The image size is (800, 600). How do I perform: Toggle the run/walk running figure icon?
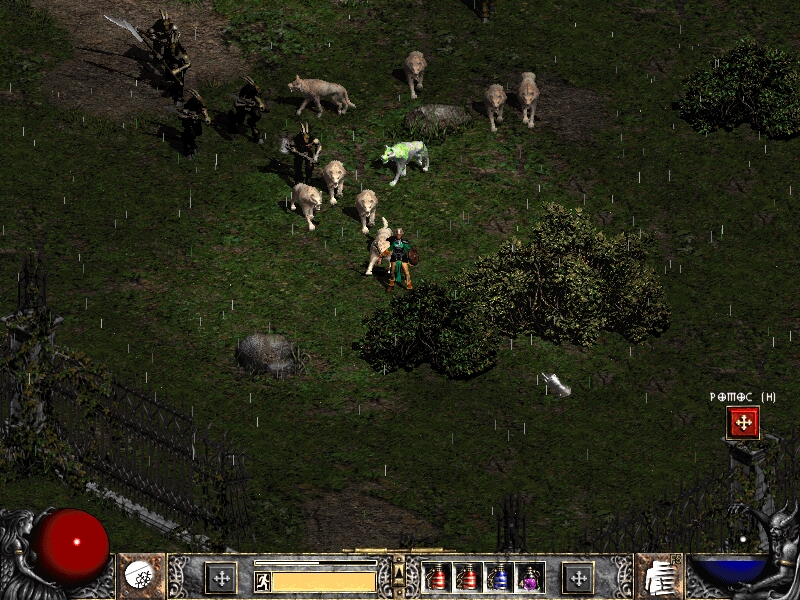tap(262, 580)
